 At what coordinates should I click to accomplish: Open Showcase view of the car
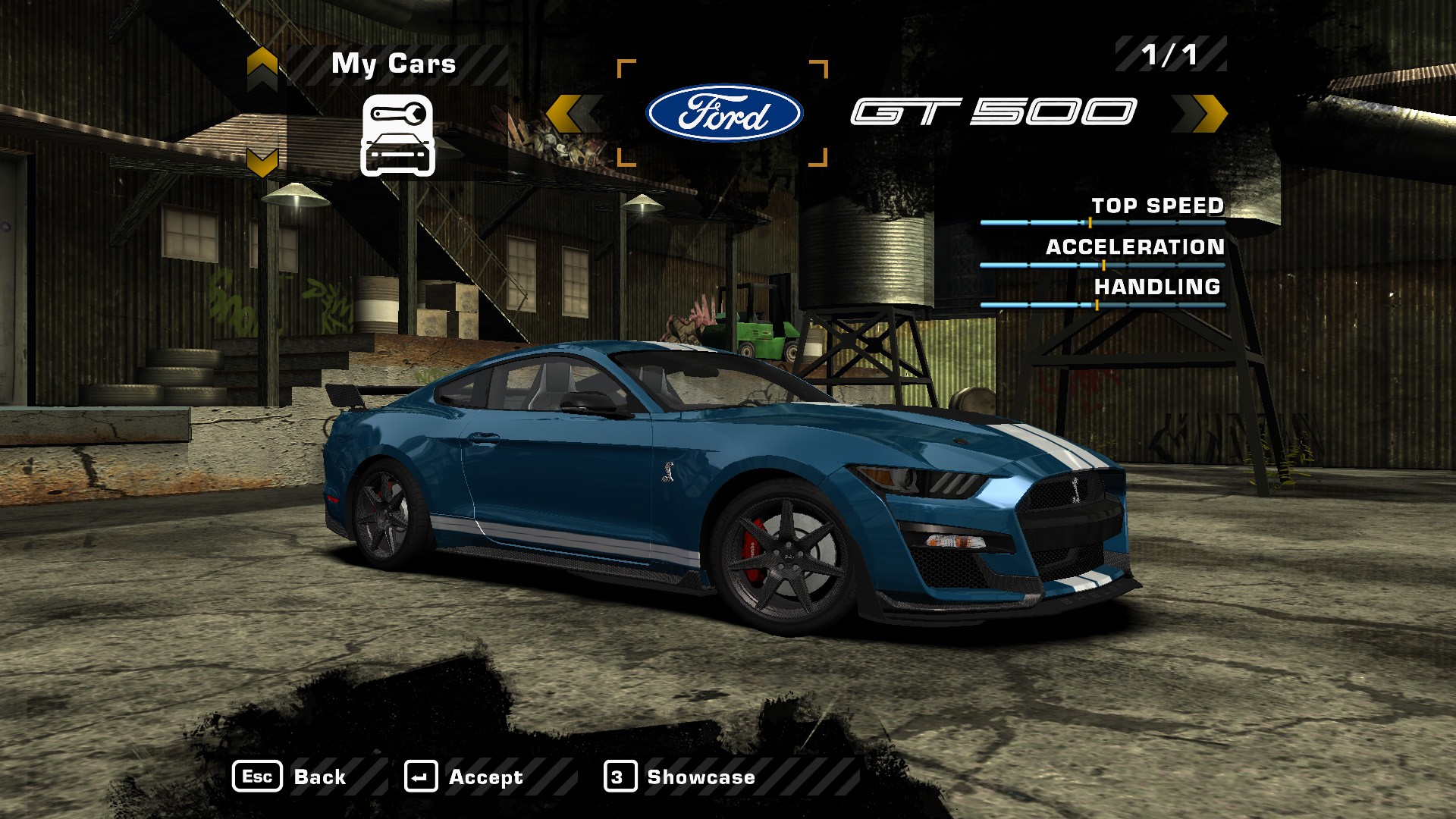pos(680,777)
